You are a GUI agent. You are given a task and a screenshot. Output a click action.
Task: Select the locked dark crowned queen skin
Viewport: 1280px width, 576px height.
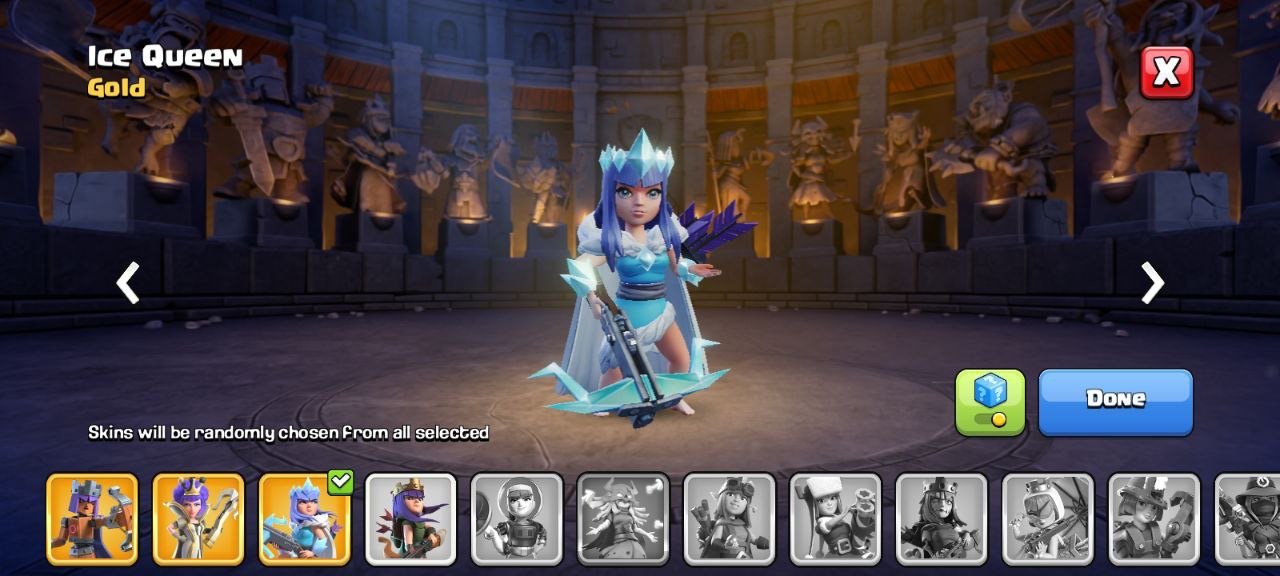tap(941, 518)
